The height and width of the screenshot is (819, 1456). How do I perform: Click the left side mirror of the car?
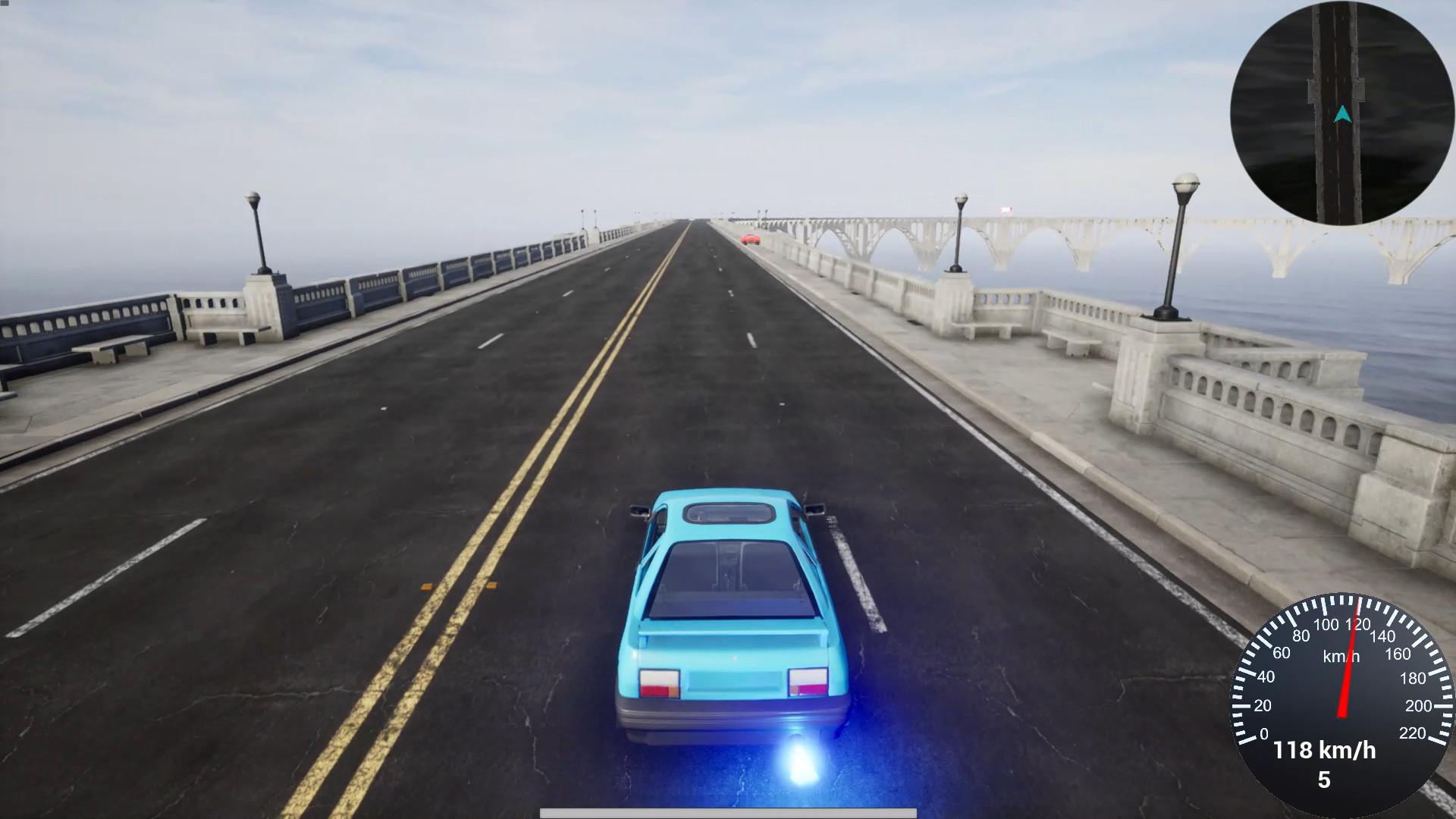tap(639, 511)
